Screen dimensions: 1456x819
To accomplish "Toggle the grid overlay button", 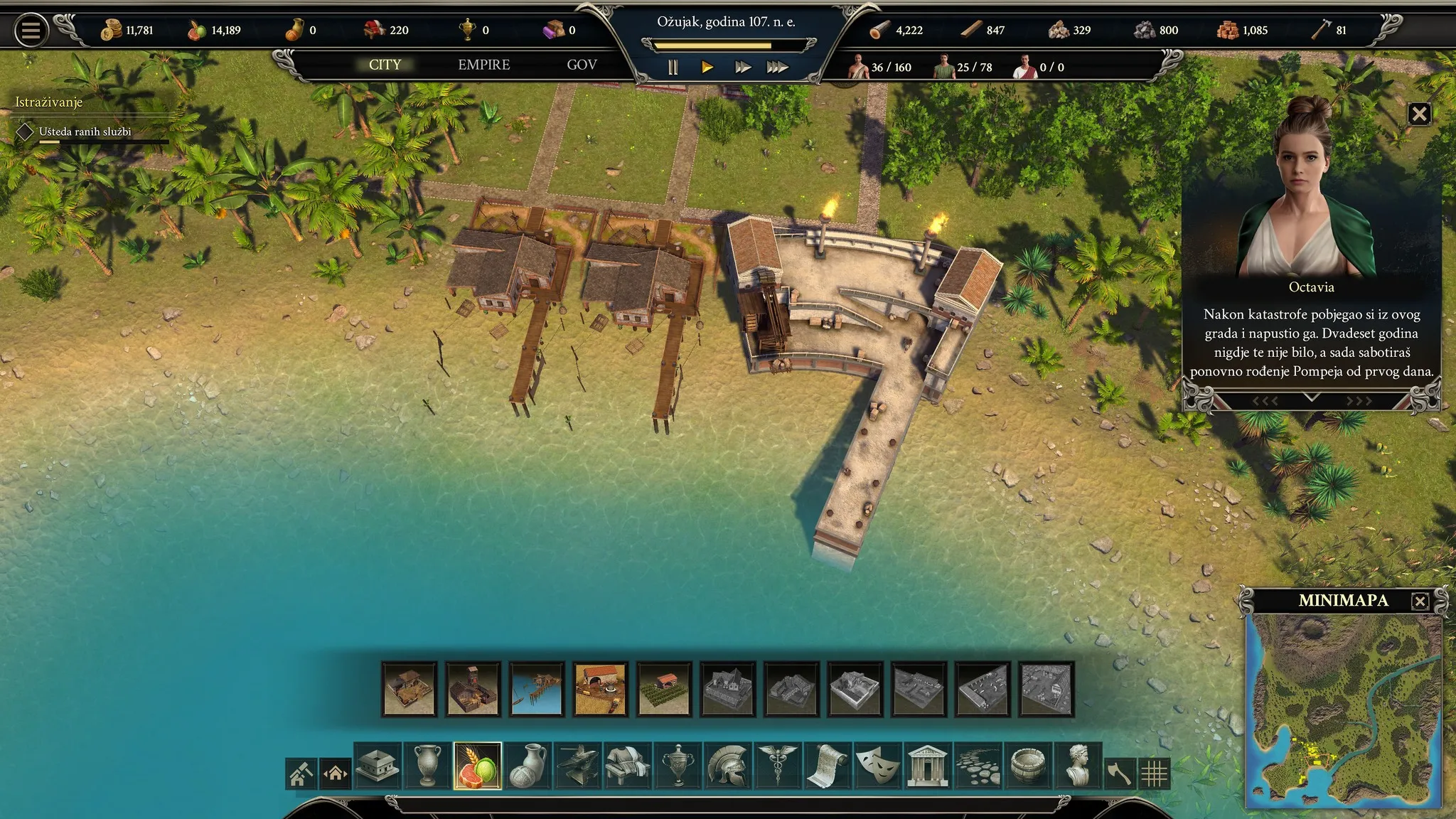I will coord(1154,773).
